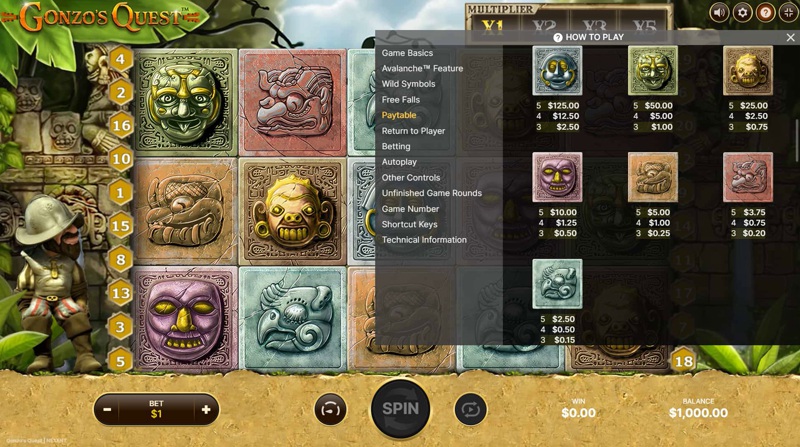Open the Game Basics section
Image resolution: width=800 pixels, height=447 pixels.
[x=407, y=53]
